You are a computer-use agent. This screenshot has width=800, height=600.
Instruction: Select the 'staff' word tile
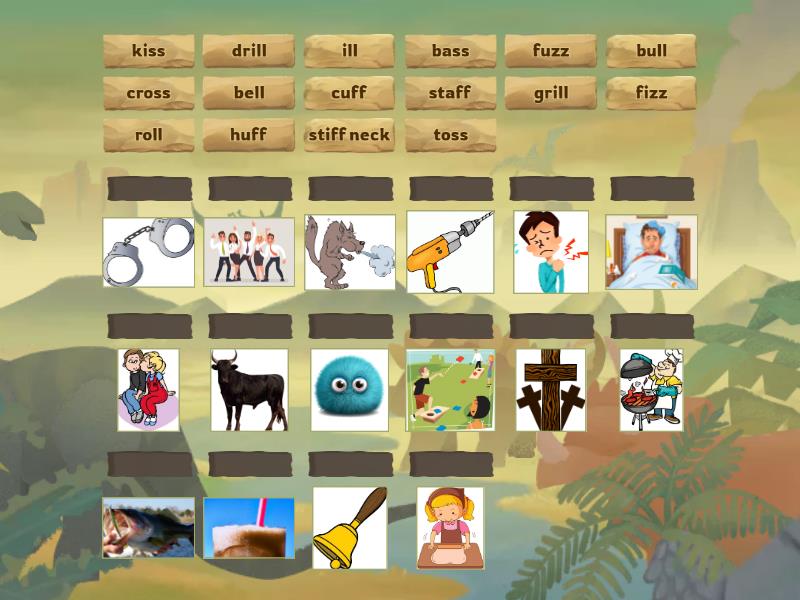450,93
